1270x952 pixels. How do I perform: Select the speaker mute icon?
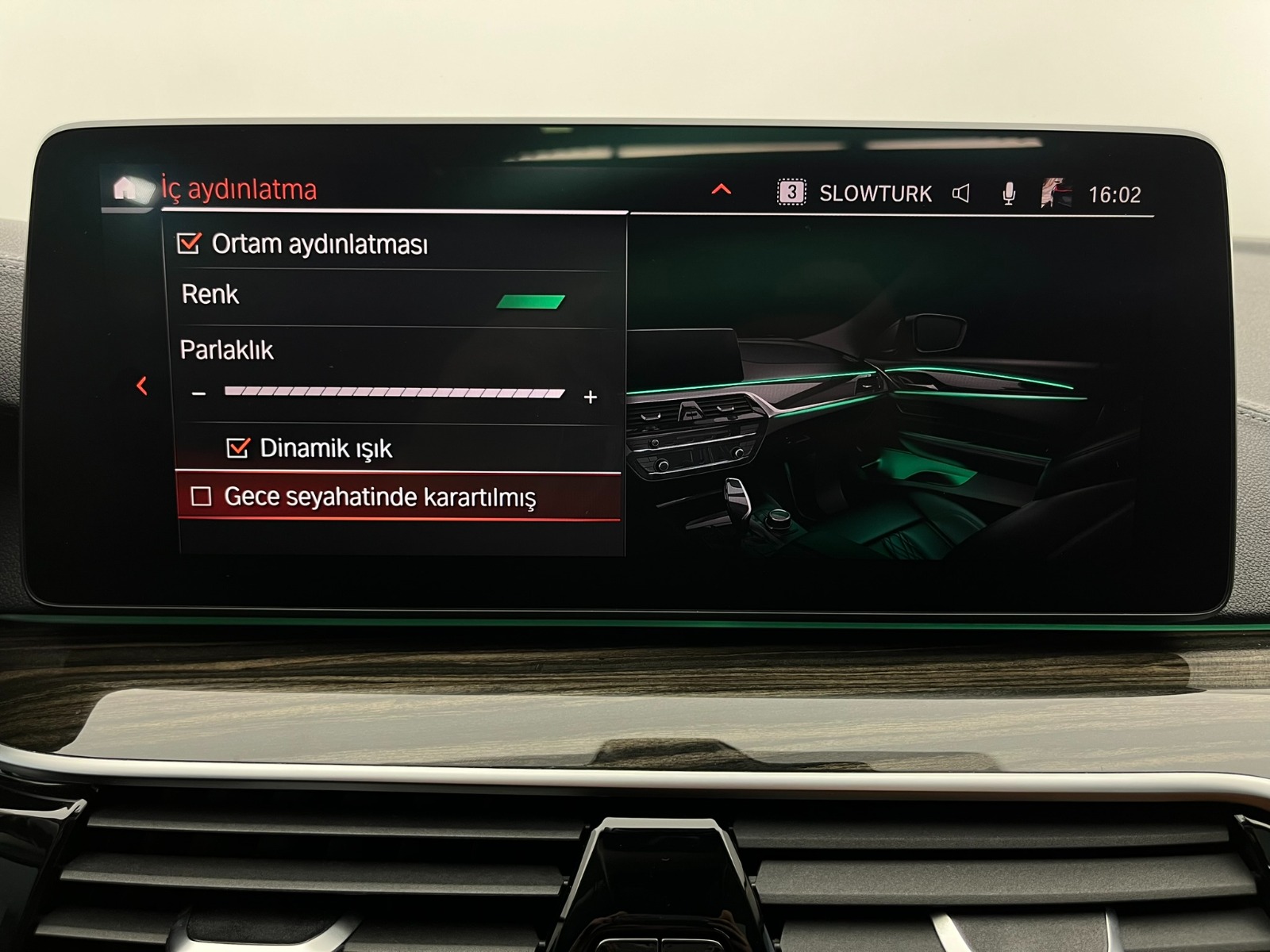coord(960,194)
